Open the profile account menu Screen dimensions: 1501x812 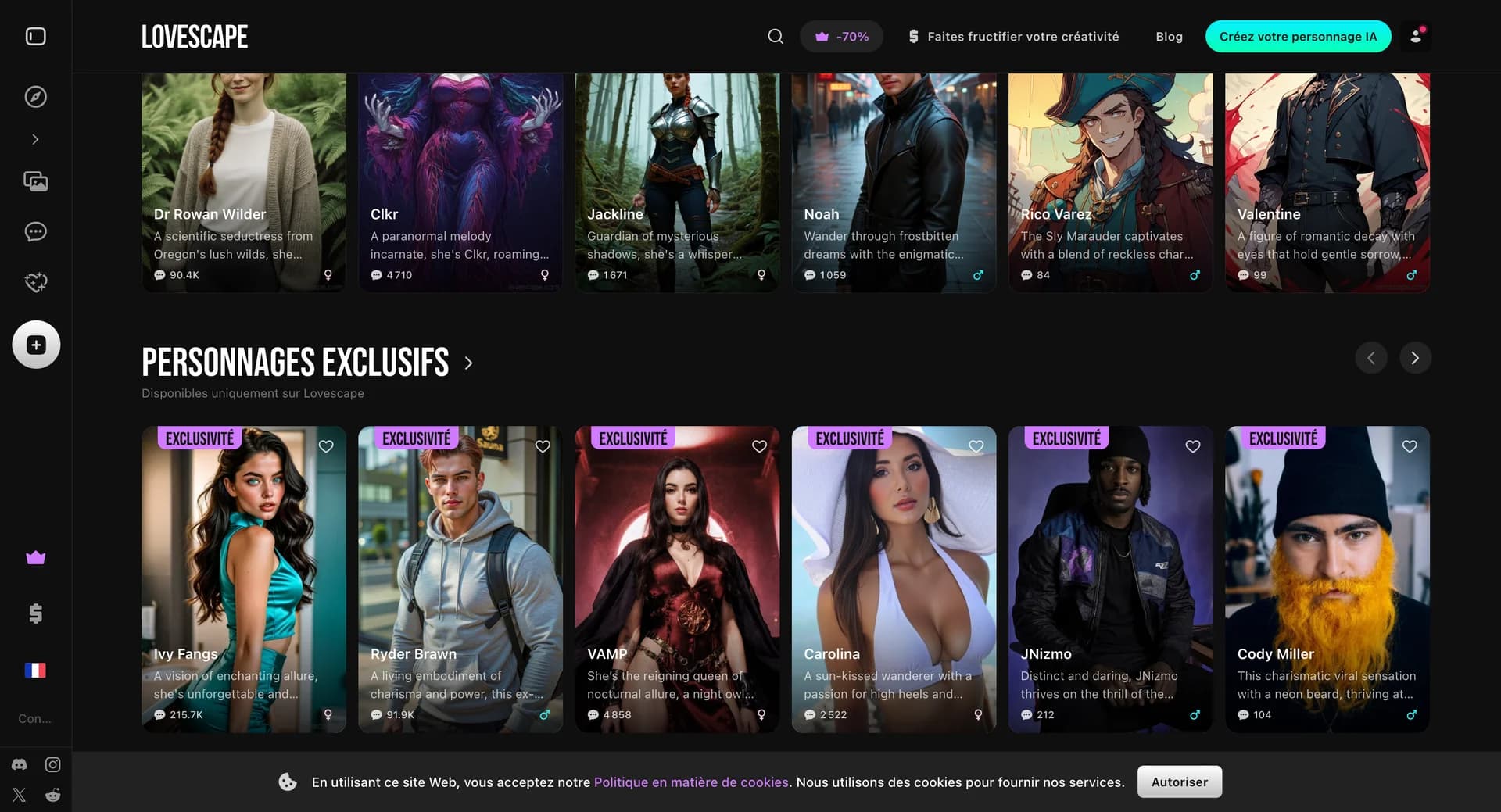[1415, 36]
